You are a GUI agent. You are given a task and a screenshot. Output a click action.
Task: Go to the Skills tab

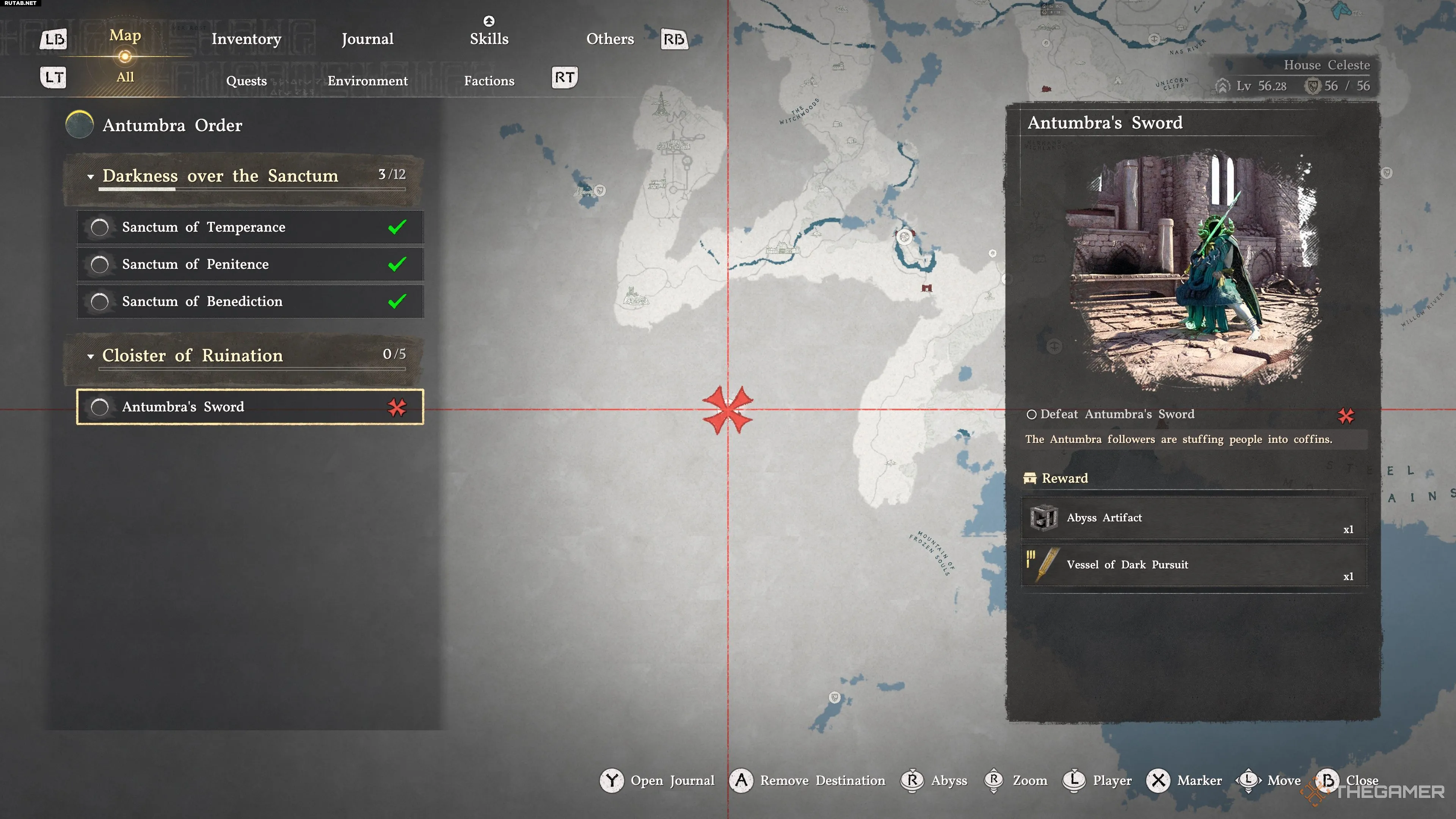[489, 39]
